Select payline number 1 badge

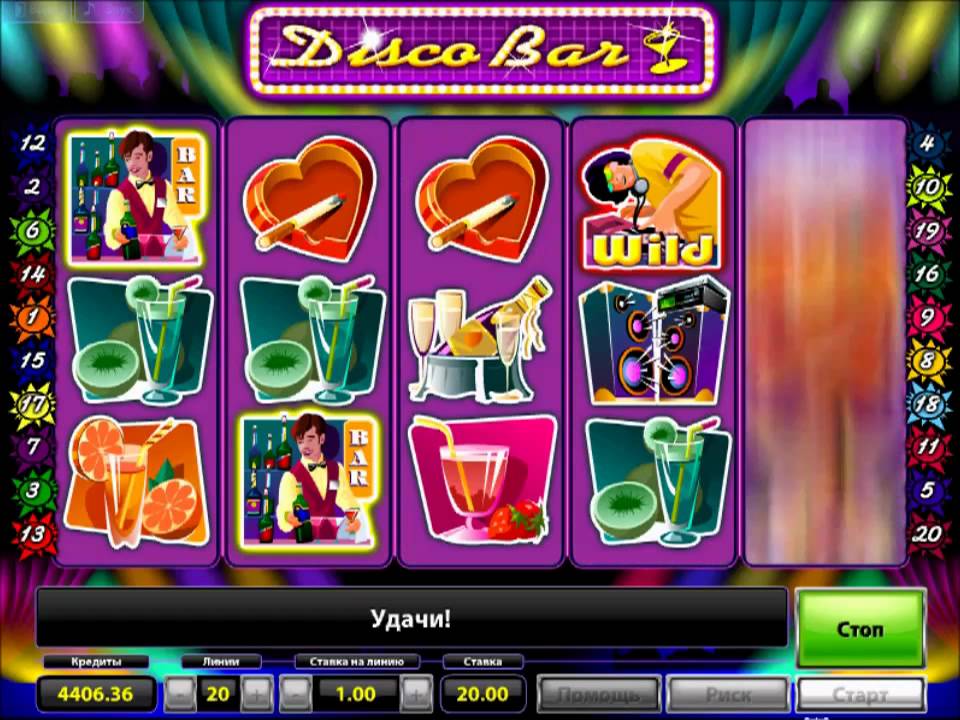click(32, 318)
